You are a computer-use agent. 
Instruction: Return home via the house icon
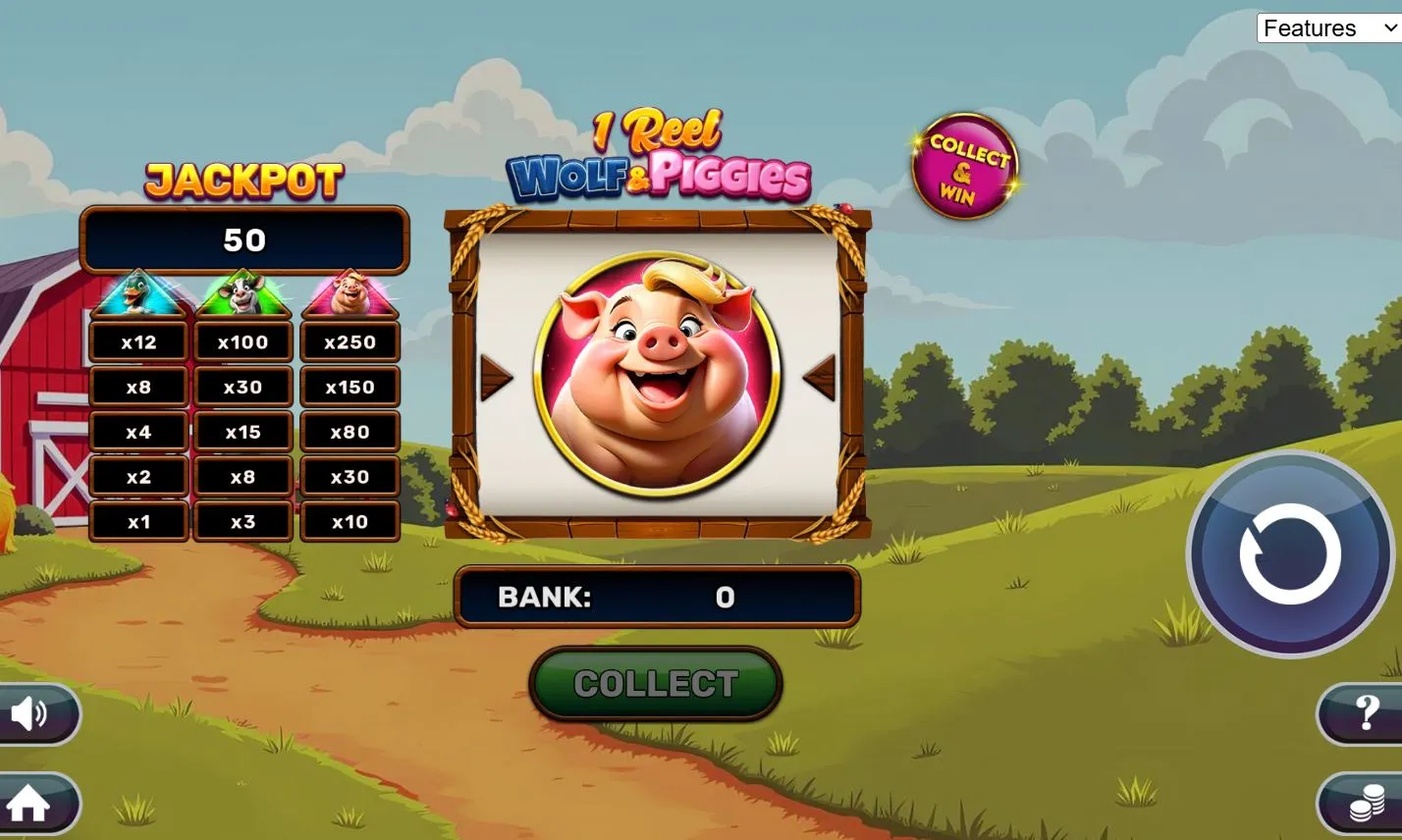point(31,804)
